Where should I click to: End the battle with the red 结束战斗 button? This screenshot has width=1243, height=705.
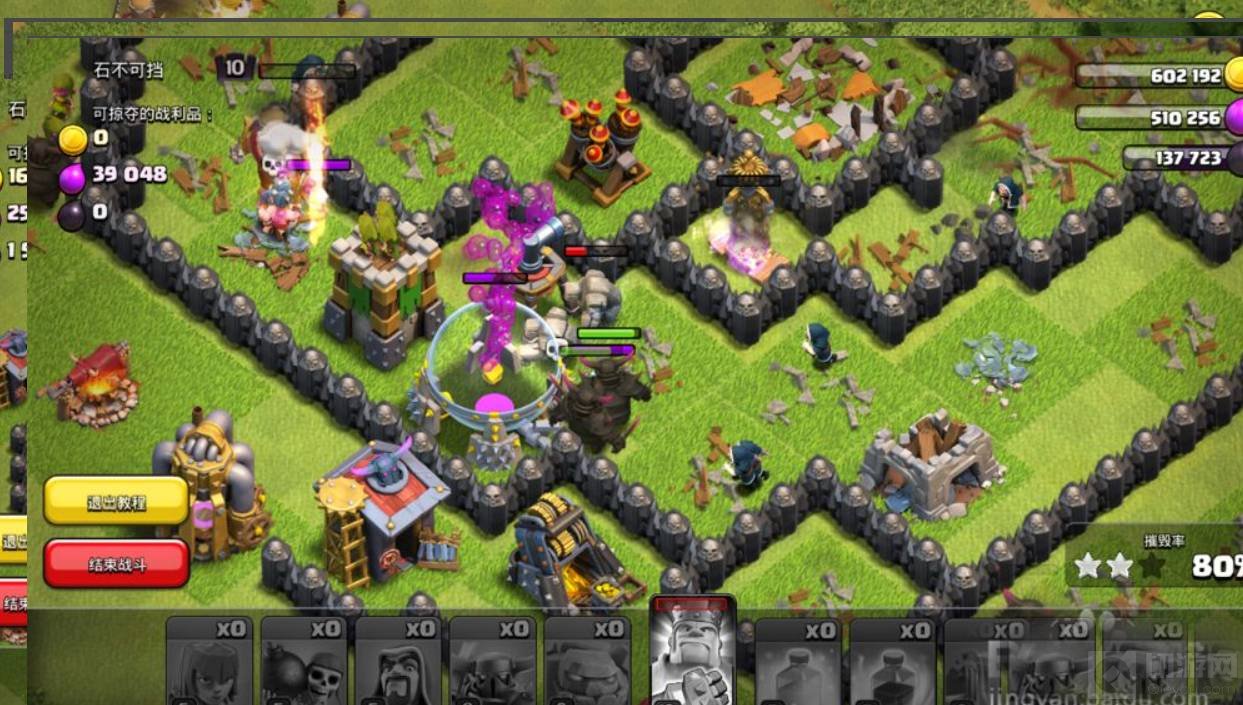(x=116, y=564)
